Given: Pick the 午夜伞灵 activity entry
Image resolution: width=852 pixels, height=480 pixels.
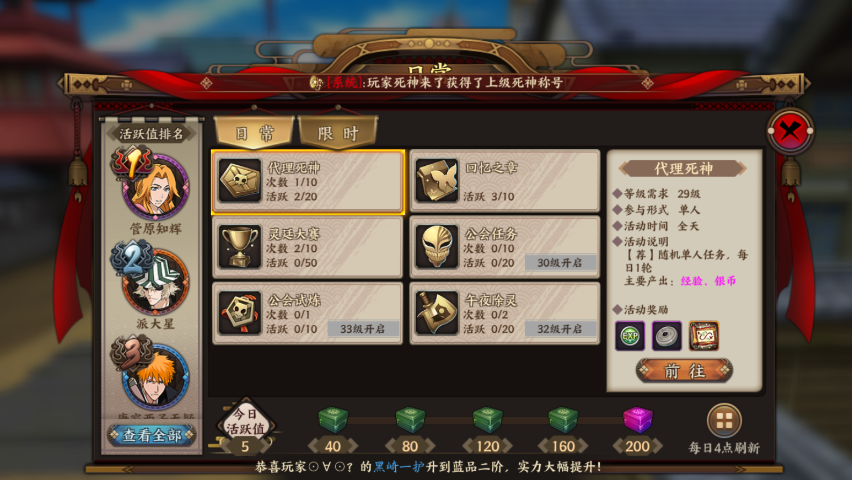Looking at the screenshot, I should pos(505,313).
